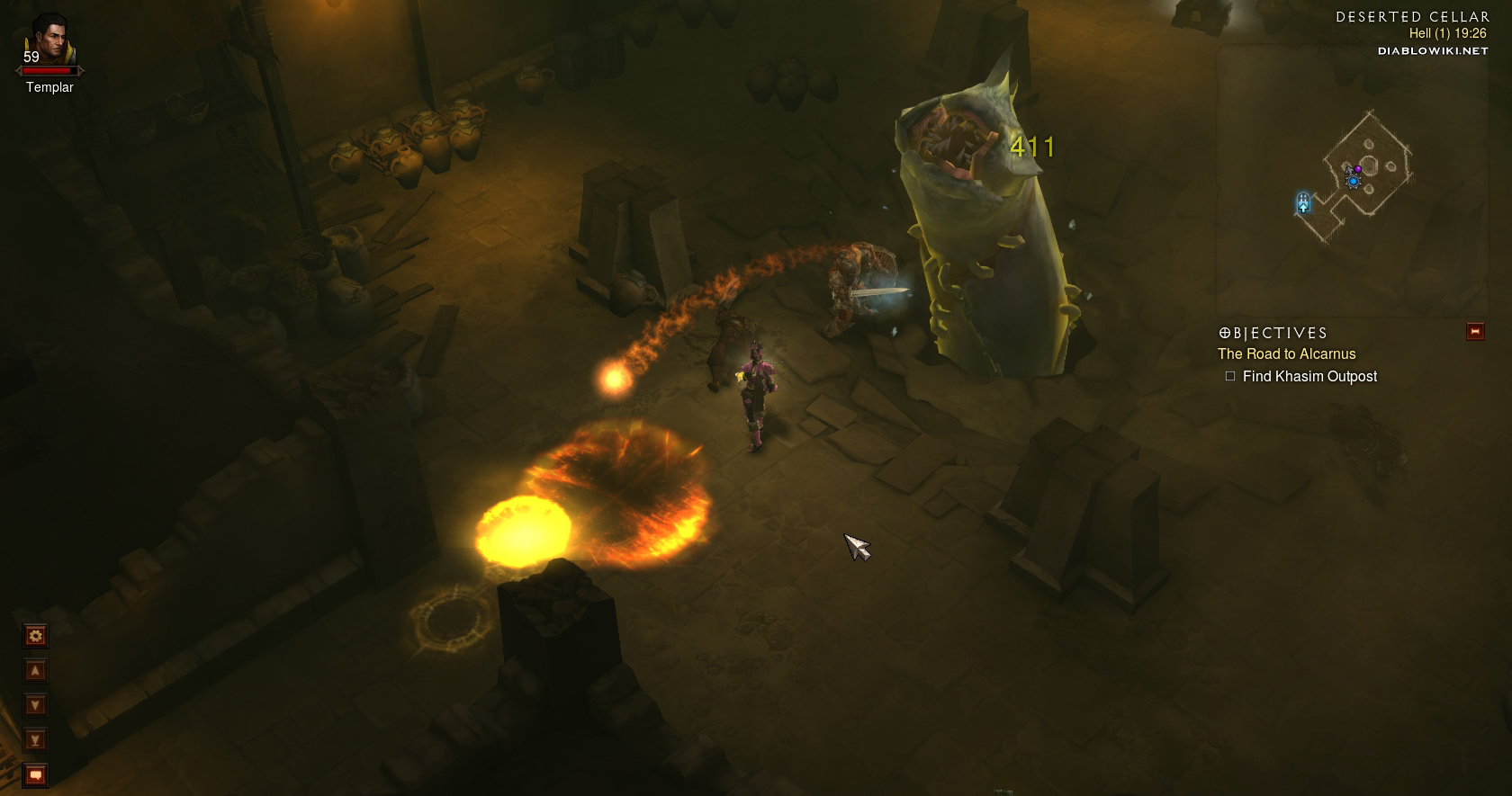Open the chat speech bubble button
This screenshot has height=796, width=1512.
pos(35,774)
